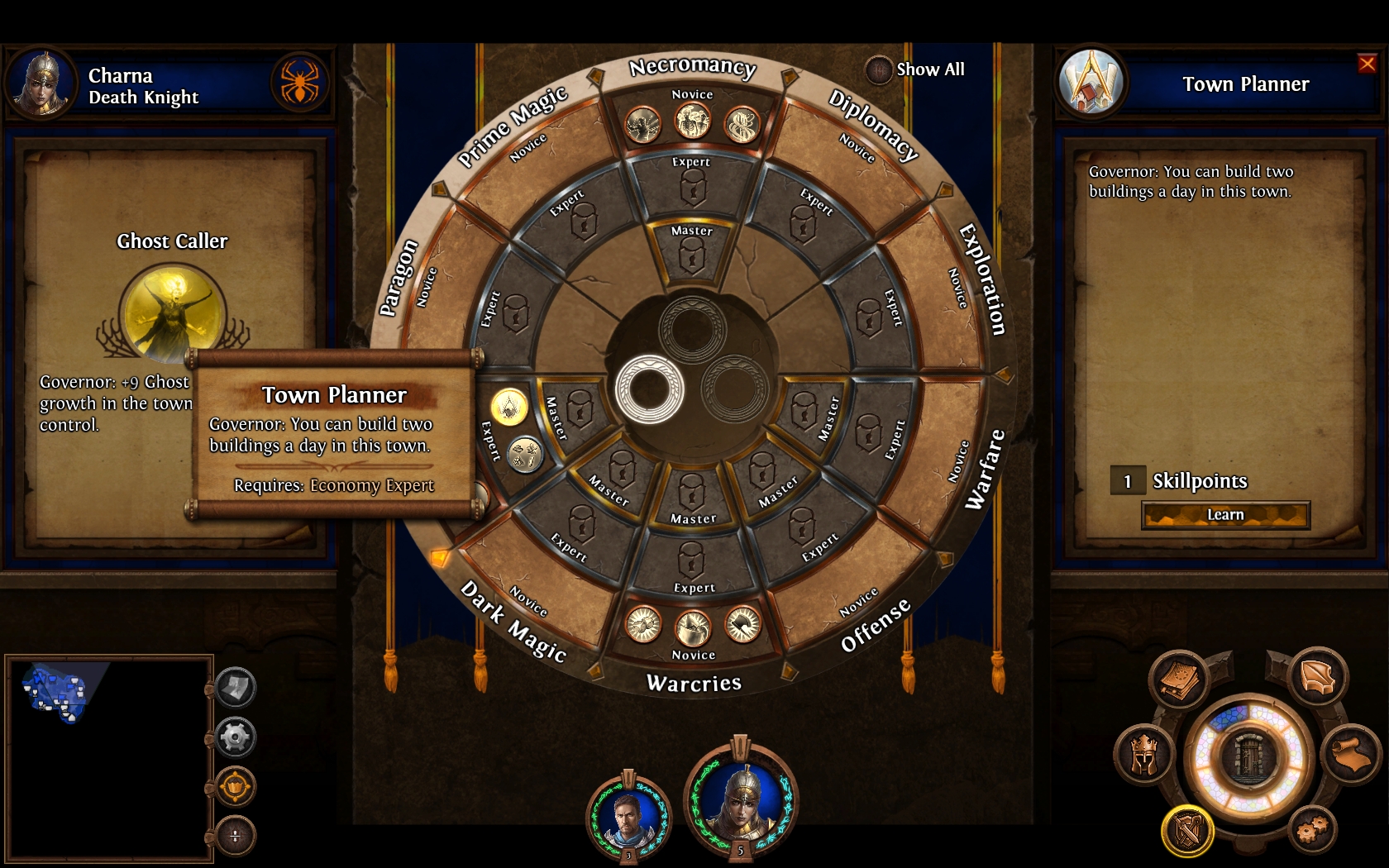This screenshot has height=868, width=1389.
Task: Open the spellbook from the round menu
Action: [x=1180, y=680]
